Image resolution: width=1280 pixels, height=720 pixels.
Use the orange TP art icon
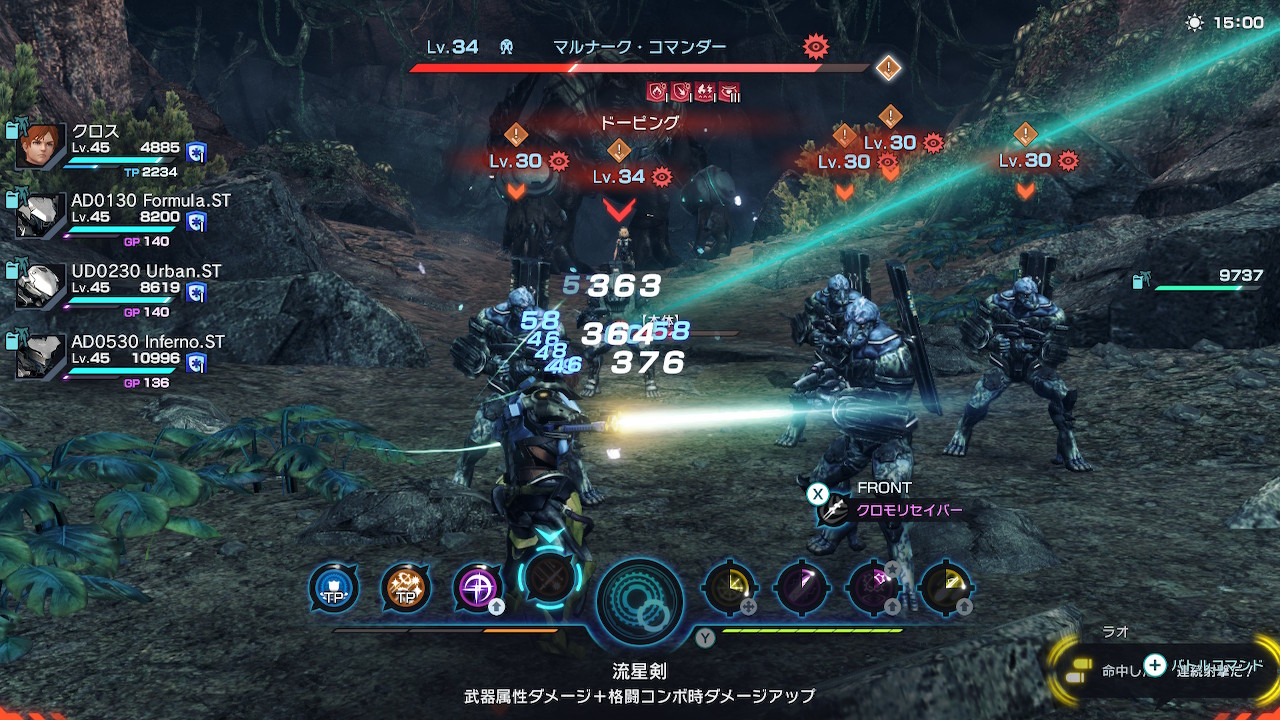pyautogui.click(x=406, y=587)
